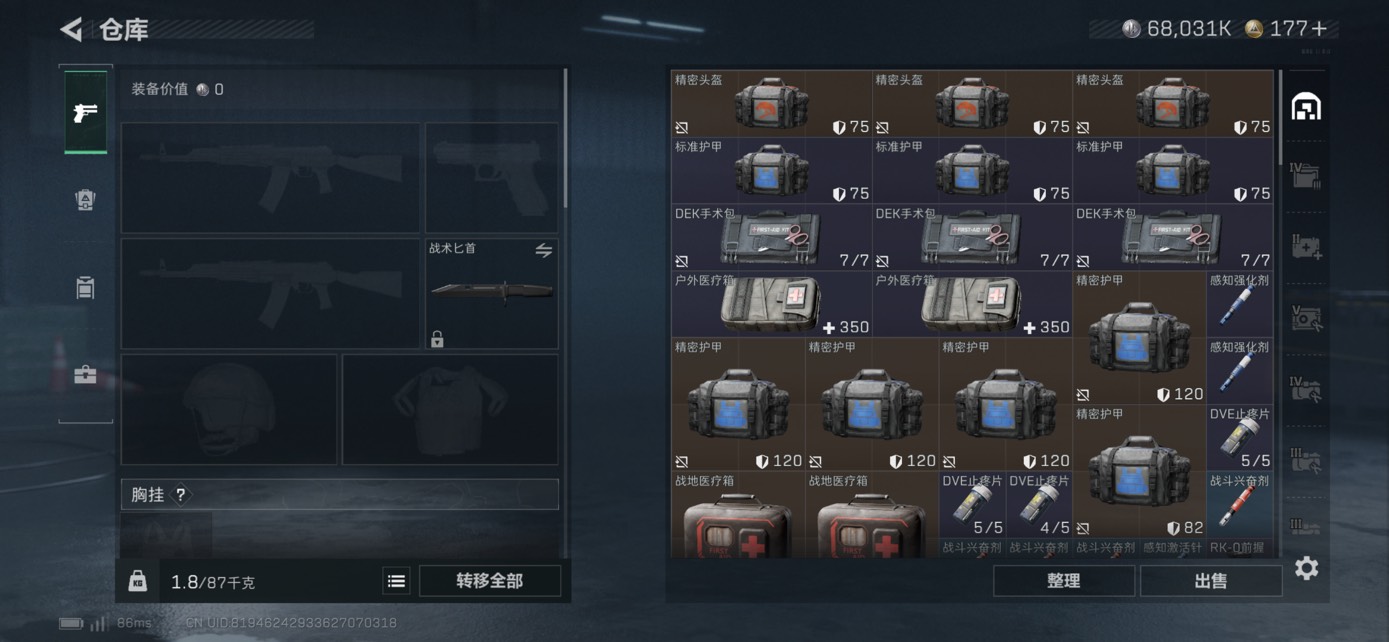The height and width of the screenshot is (642, 1389).
Task: Select the pistol loadout tab
Action: point(86,112)
